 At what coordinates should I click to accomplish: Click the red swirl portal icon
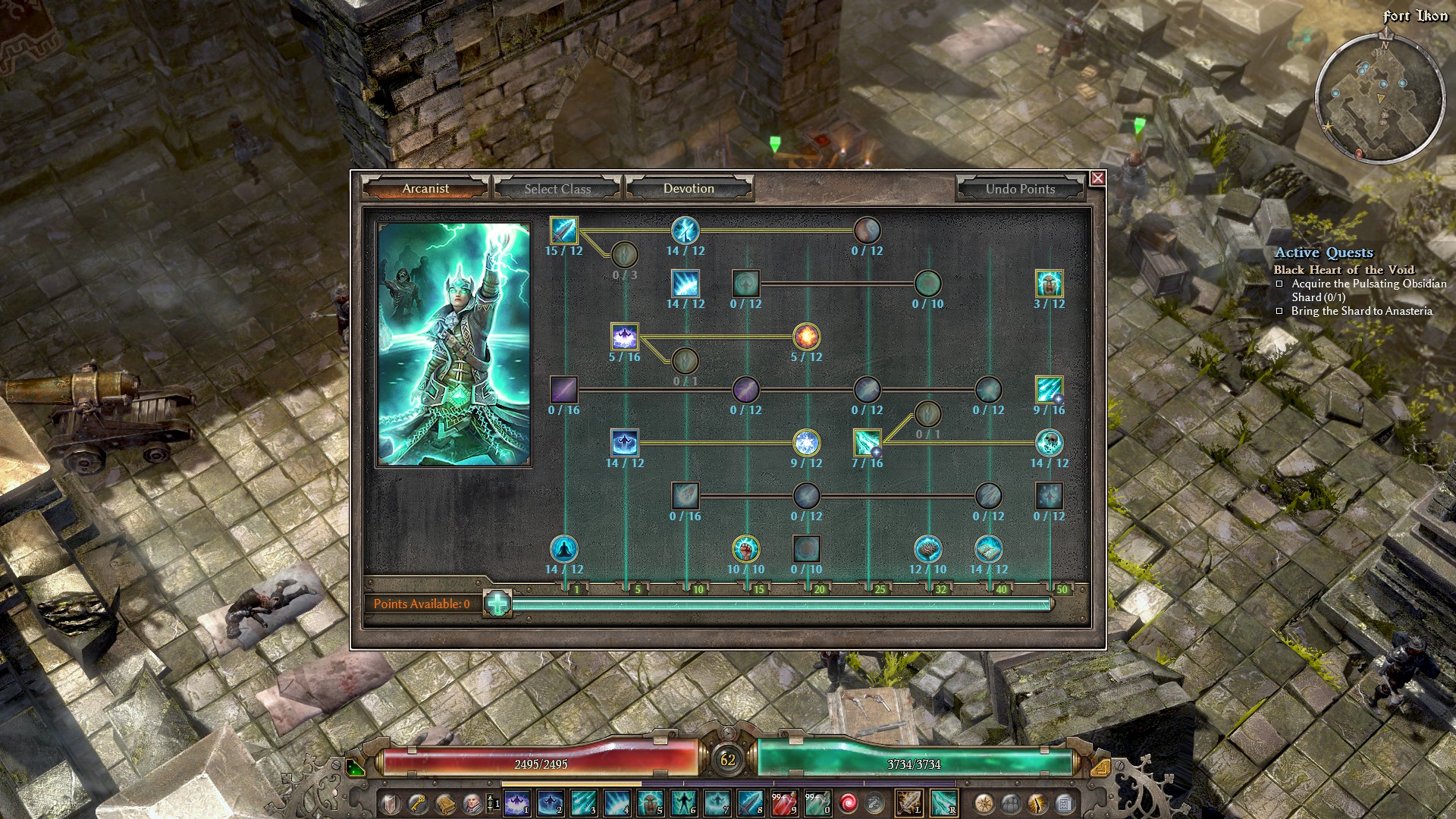click(x=849, y=802)
